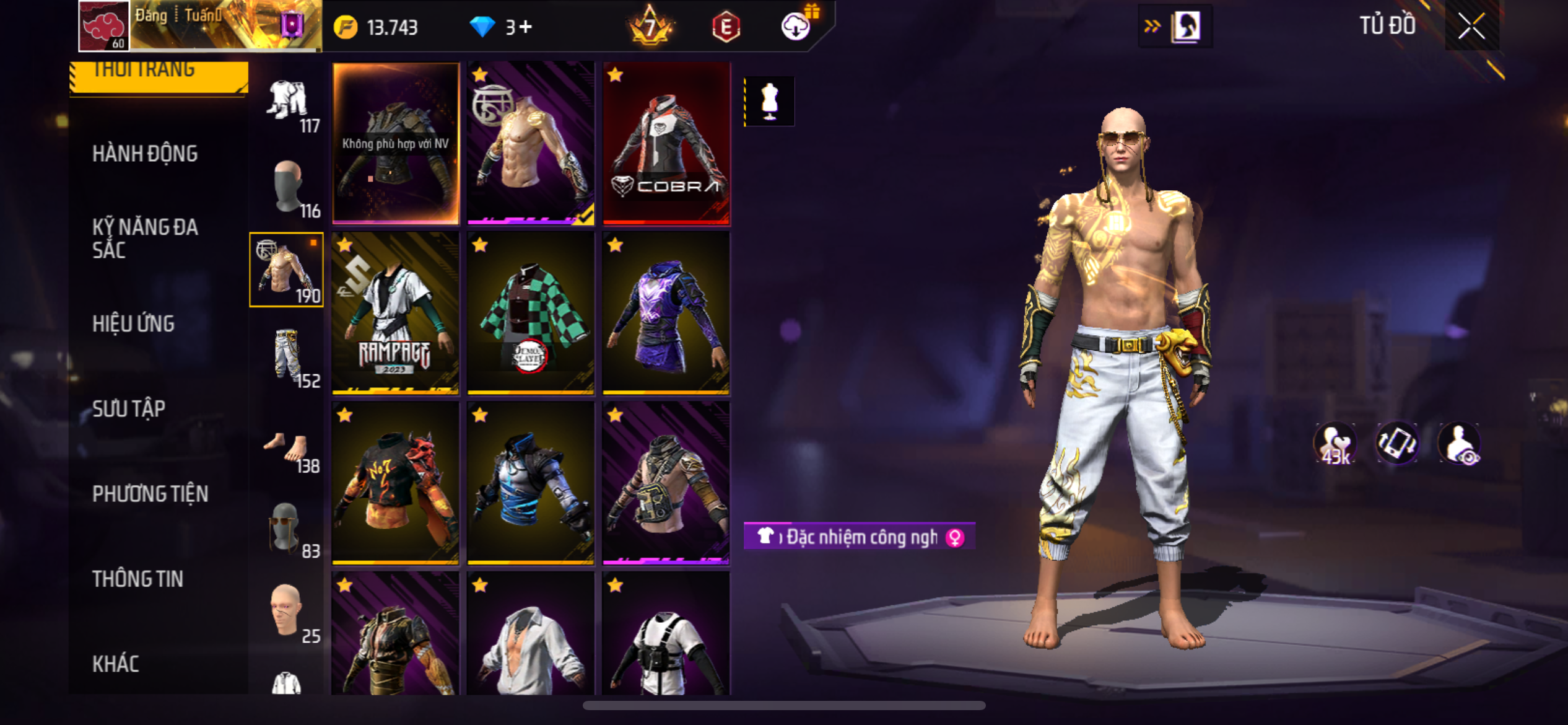Show the THÔNG TIN section

pos(137,579)
